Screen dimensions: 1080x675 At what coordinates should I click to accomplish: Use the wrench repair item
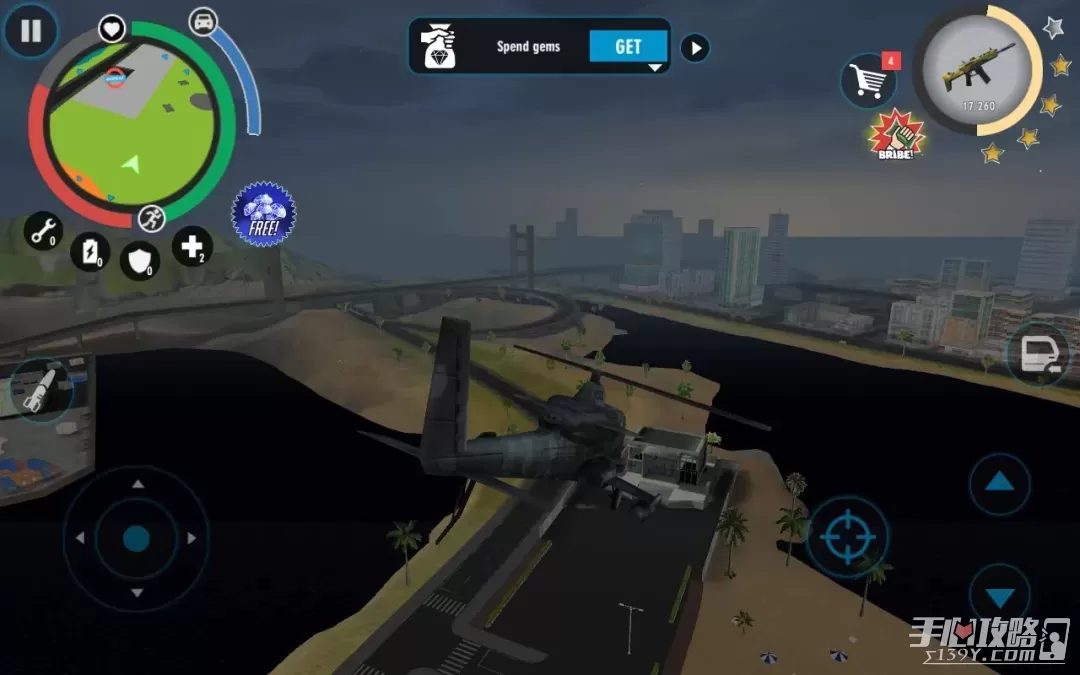point(43,231)
